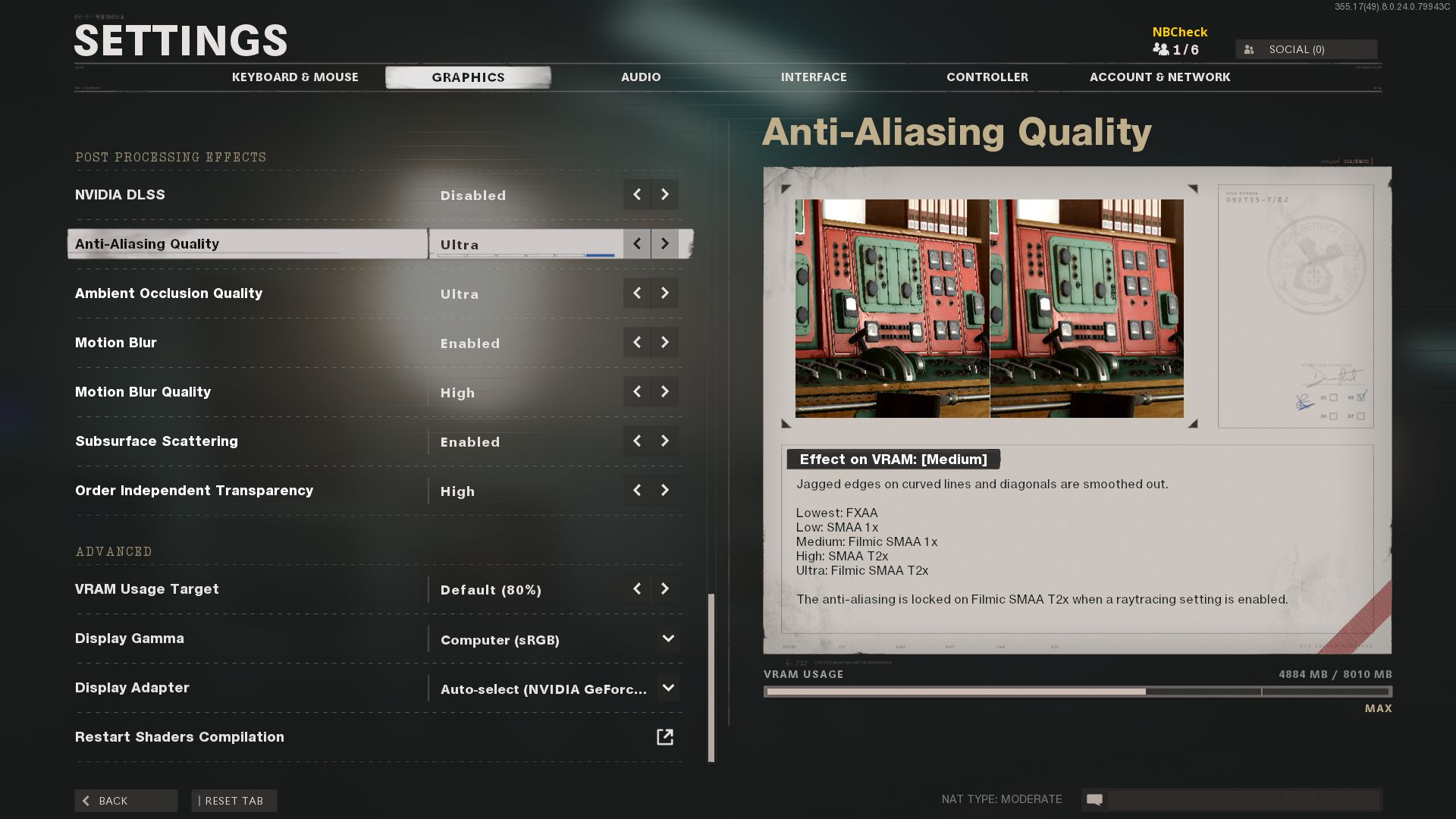The image size is (1456, 819).
Task: Toggle Motion Blur with right arrow
Action: [x=665, y=343]
